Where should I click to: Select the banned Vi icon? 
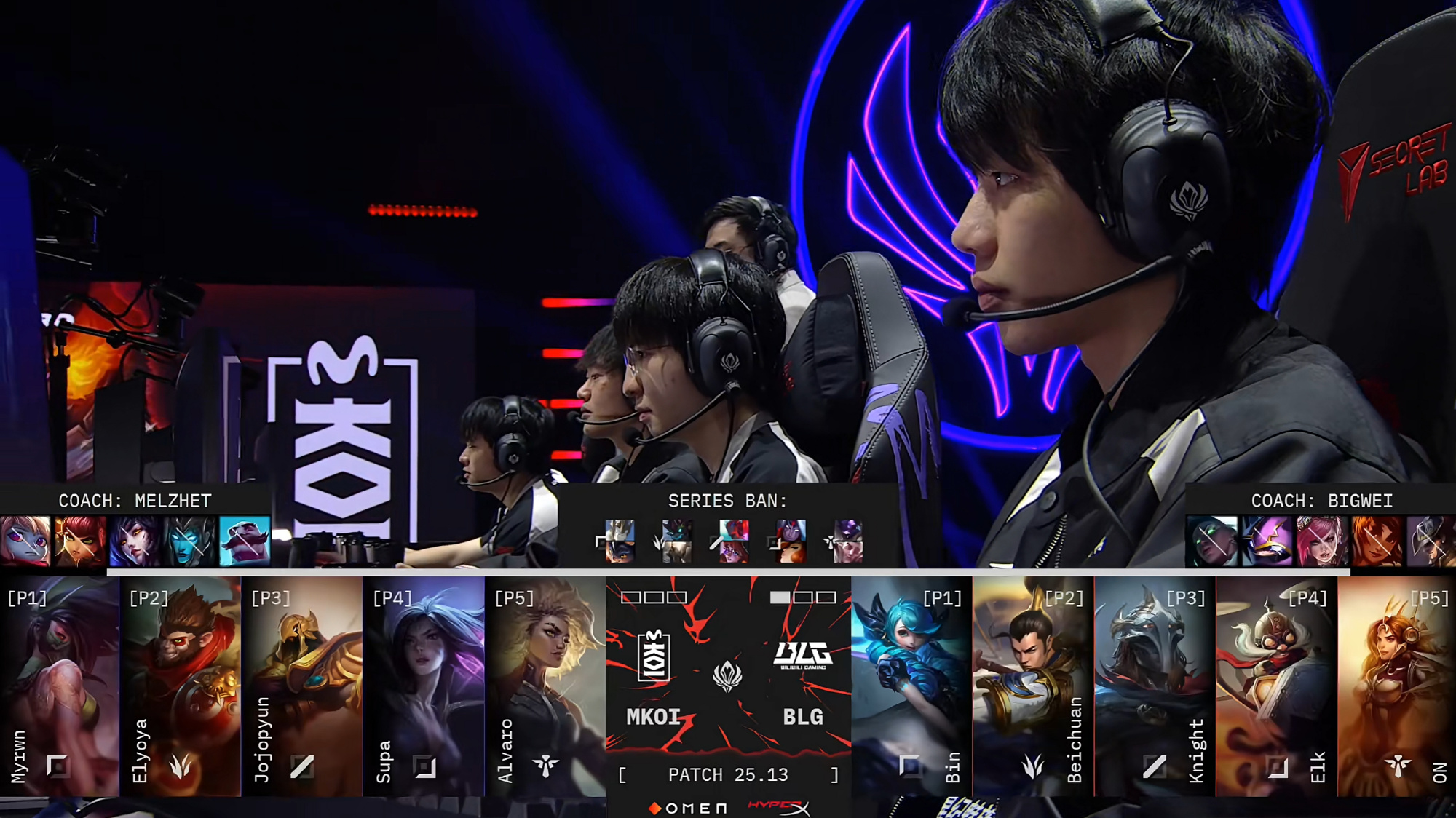click(x=1322, y=541)
